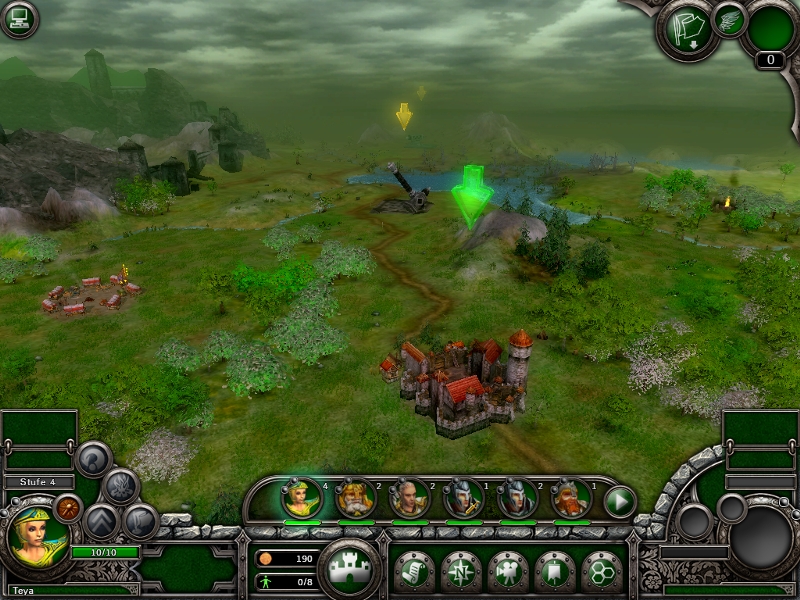Select the bald hero portrait

coord(409,498)
